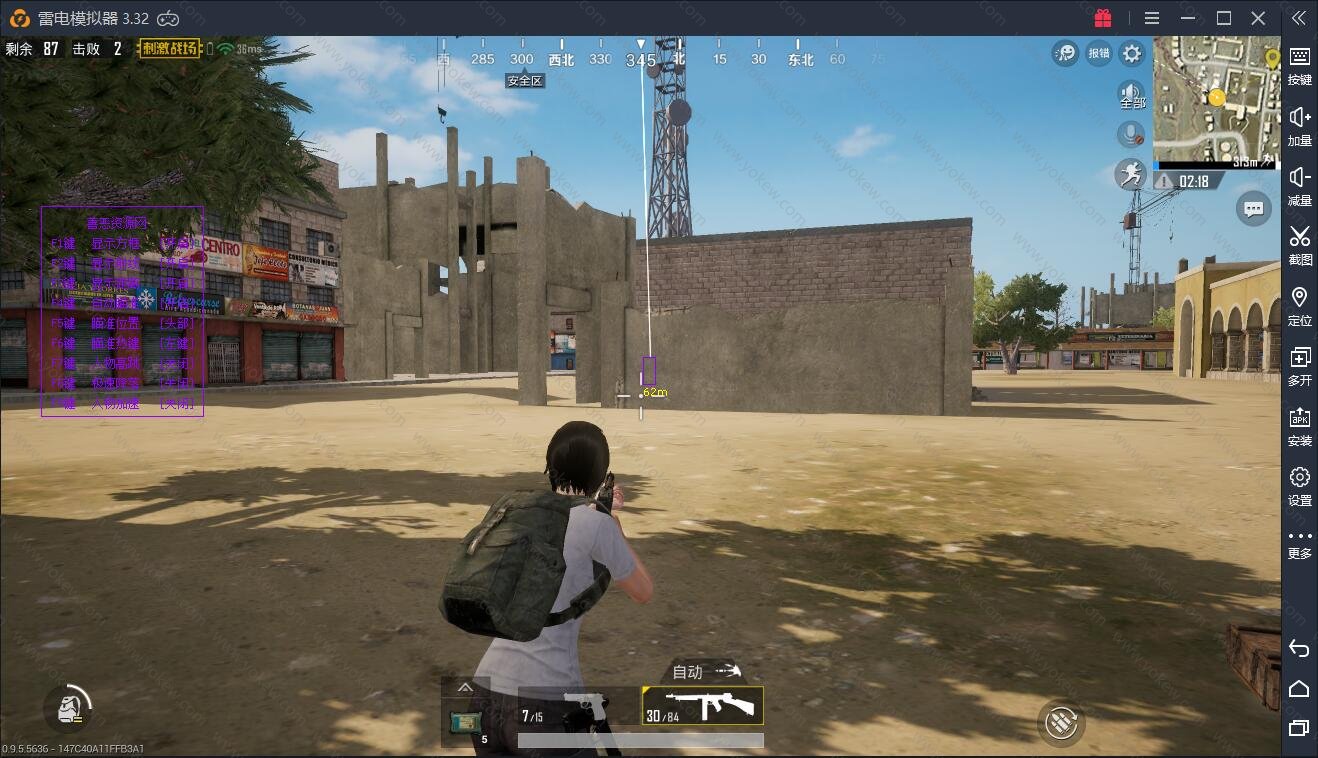Screen dimensions: 1318x758
Task: Expand the minimap
Action: 1216,100
